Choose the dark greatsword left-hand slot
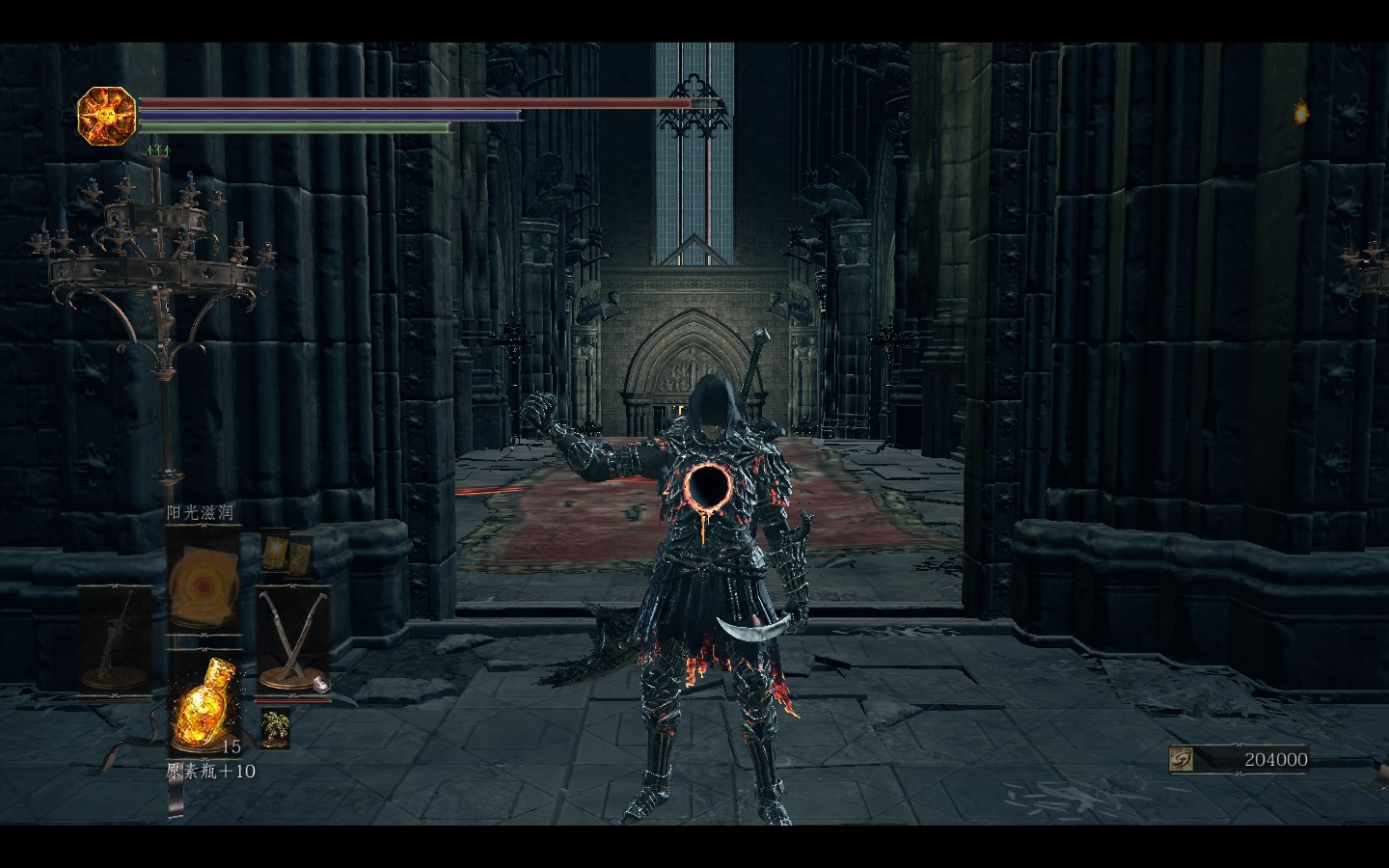This screenshot has height=868, width=1389. point(116,637)
